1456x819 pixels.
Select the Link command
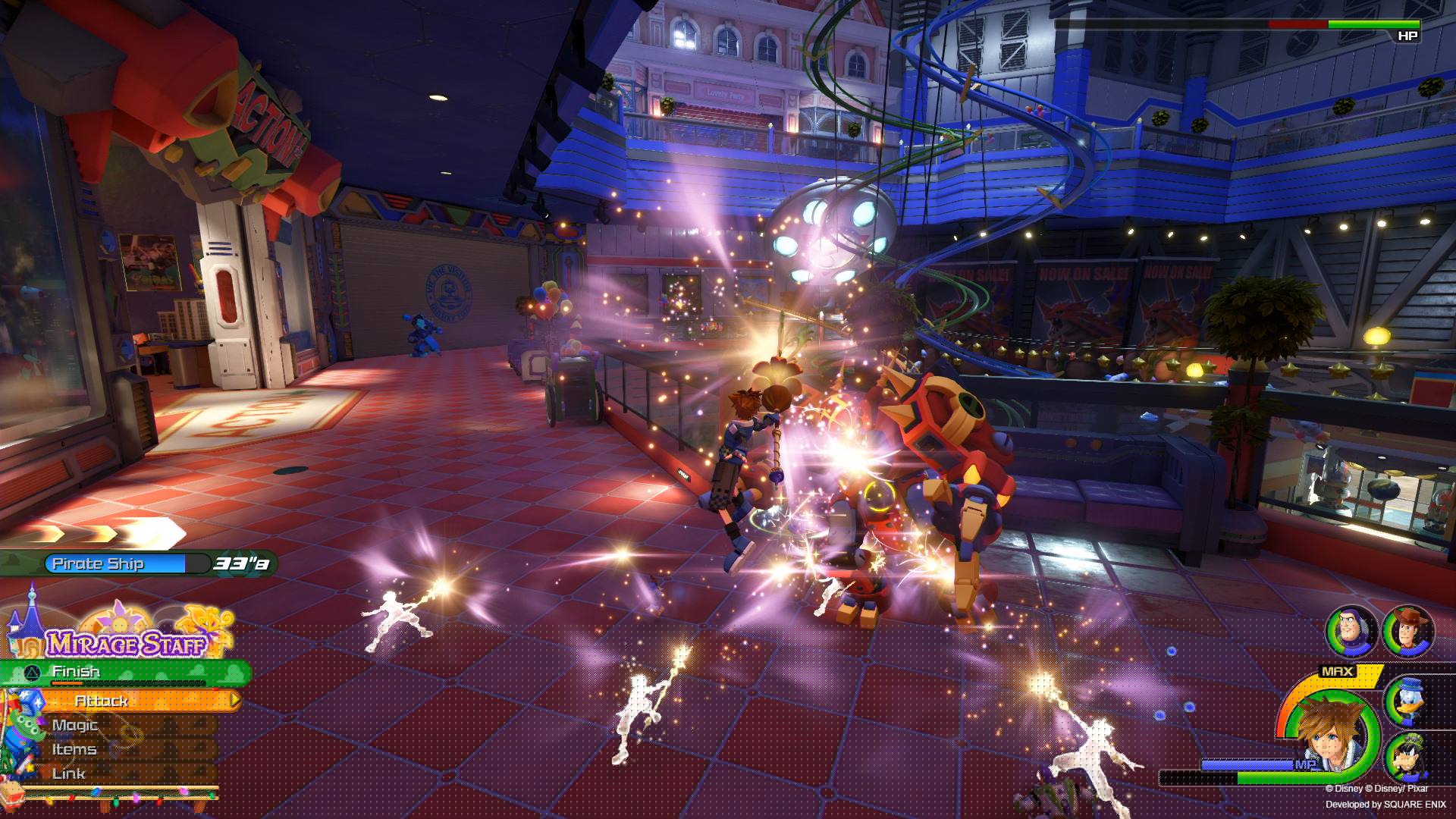(67, 772)
